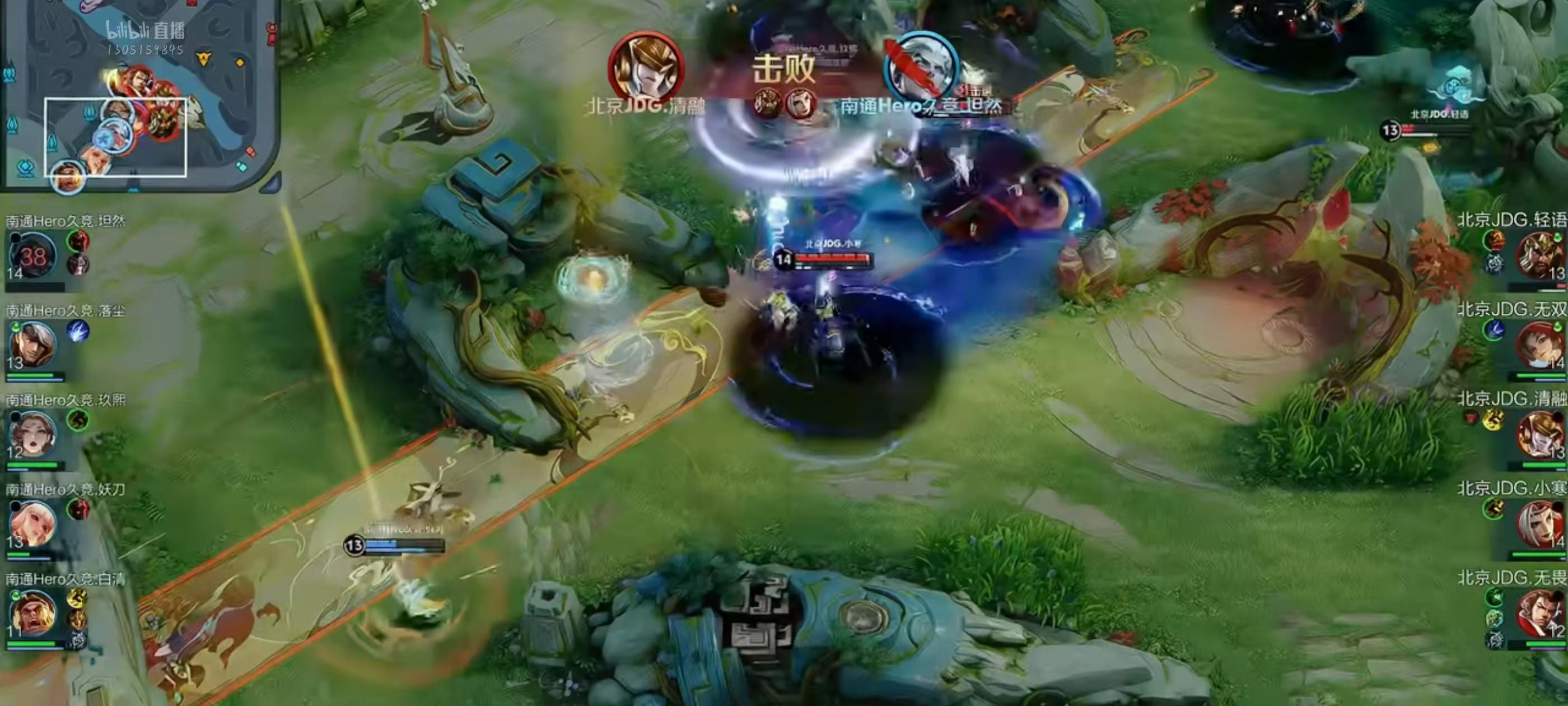Click the bilibili 直播 watermark logo
Screen dimensions: 1568x706
[x=145, y=30]
